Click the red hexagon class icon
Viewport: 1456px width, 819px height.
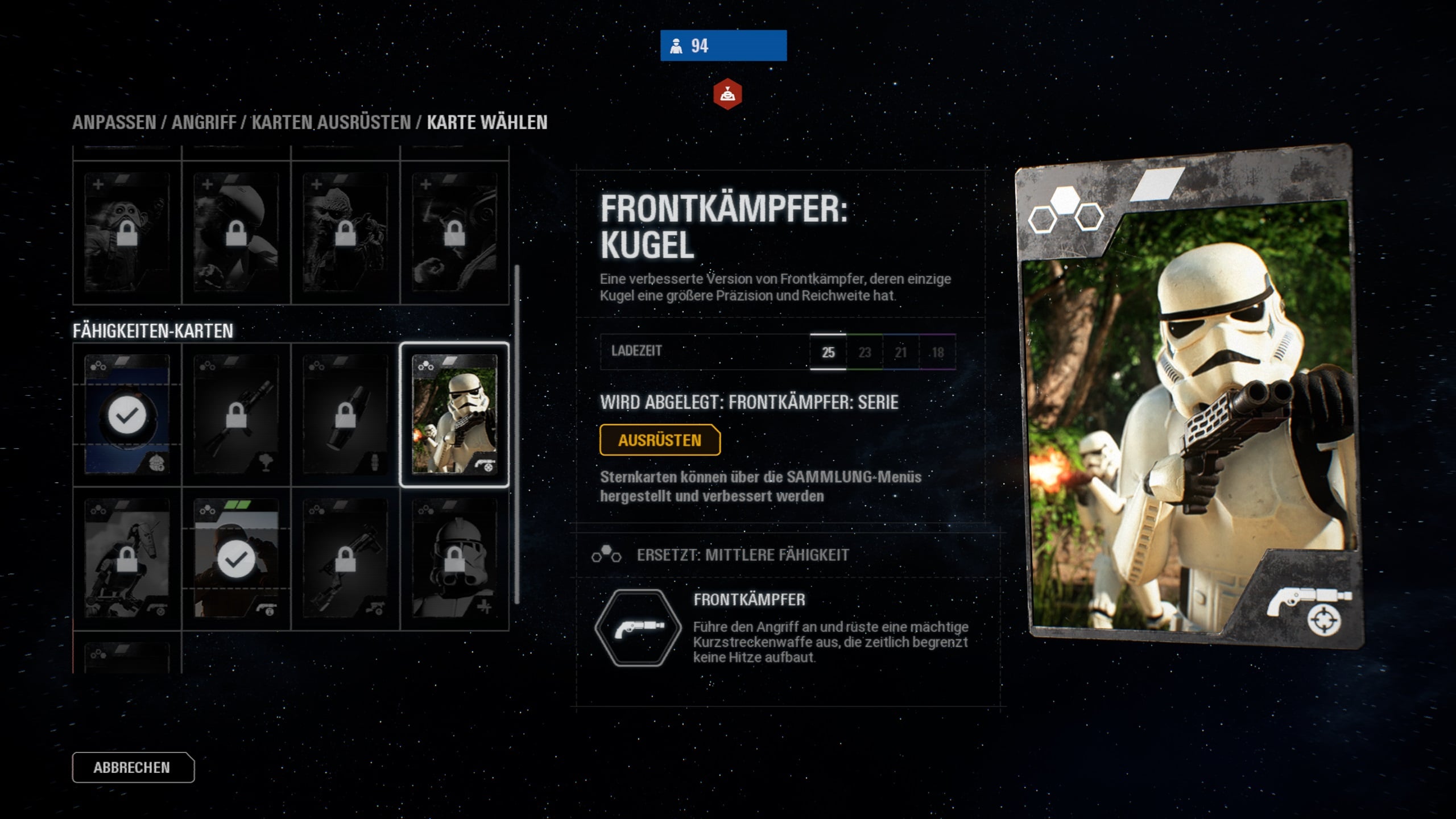coord(727,94)
